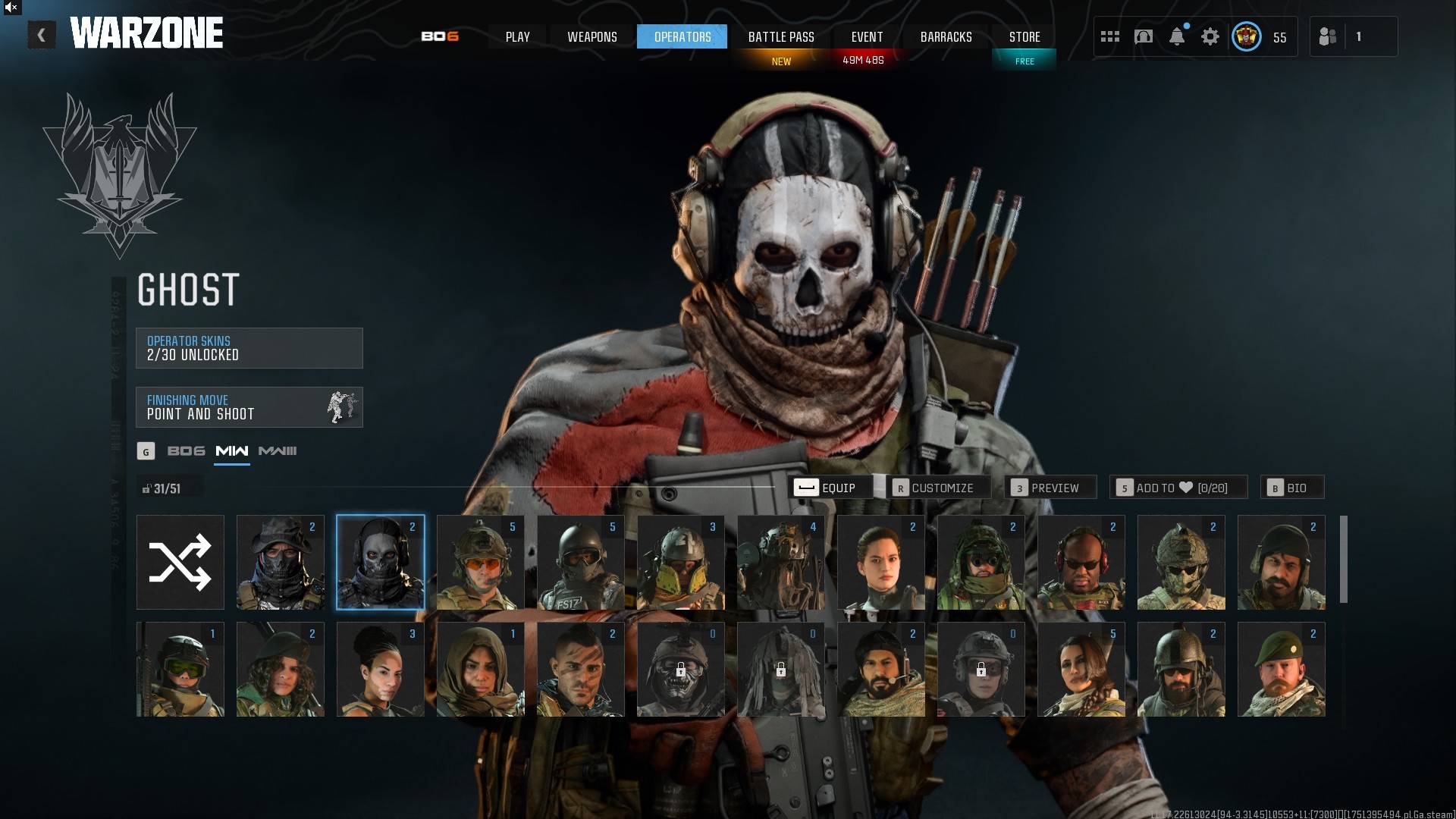Screen dimensions: 1456x819
Task: Add Ghost to favorites
Action: point(1178,488)
